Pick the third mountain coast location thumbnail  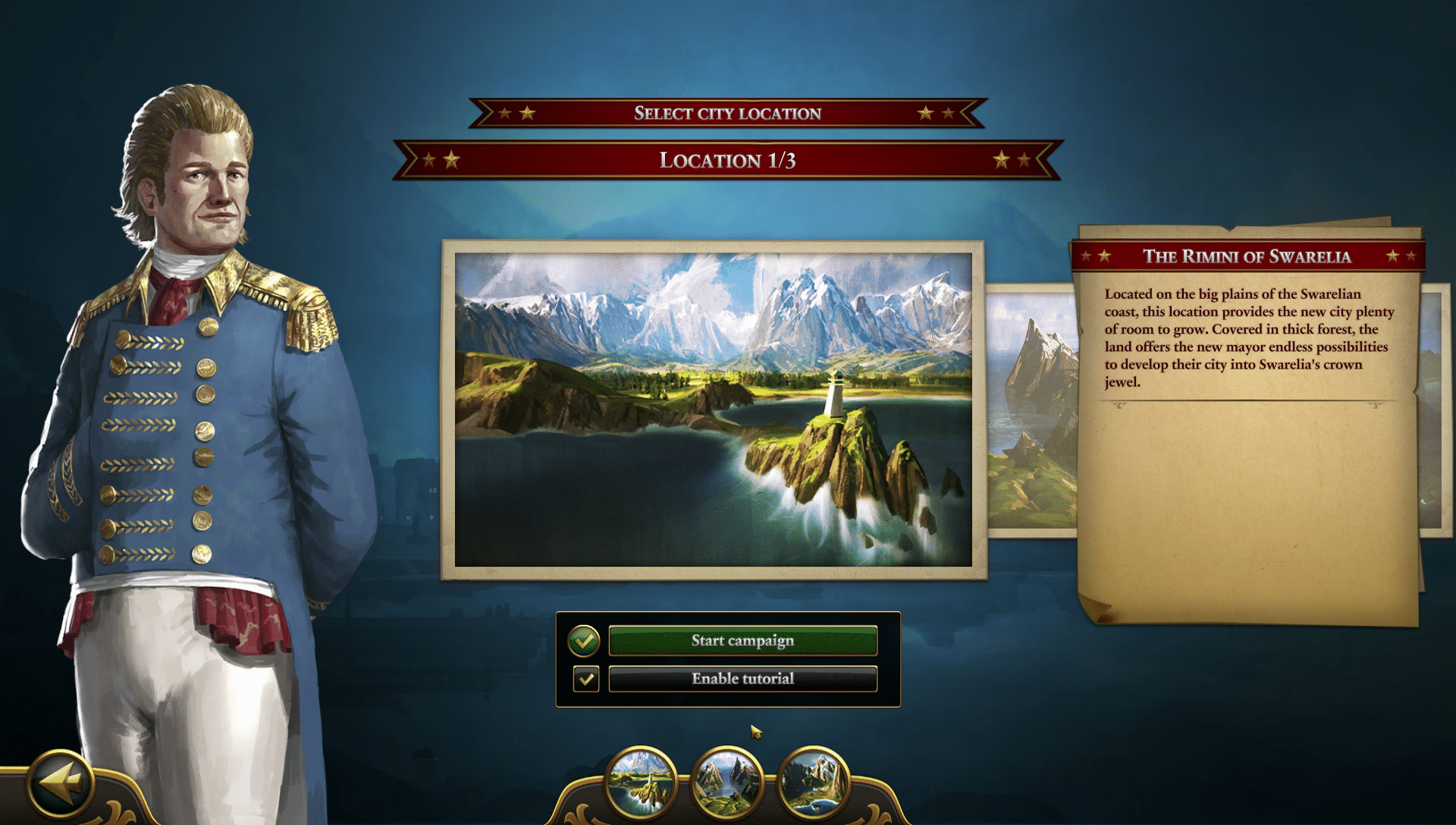[813, 782]
